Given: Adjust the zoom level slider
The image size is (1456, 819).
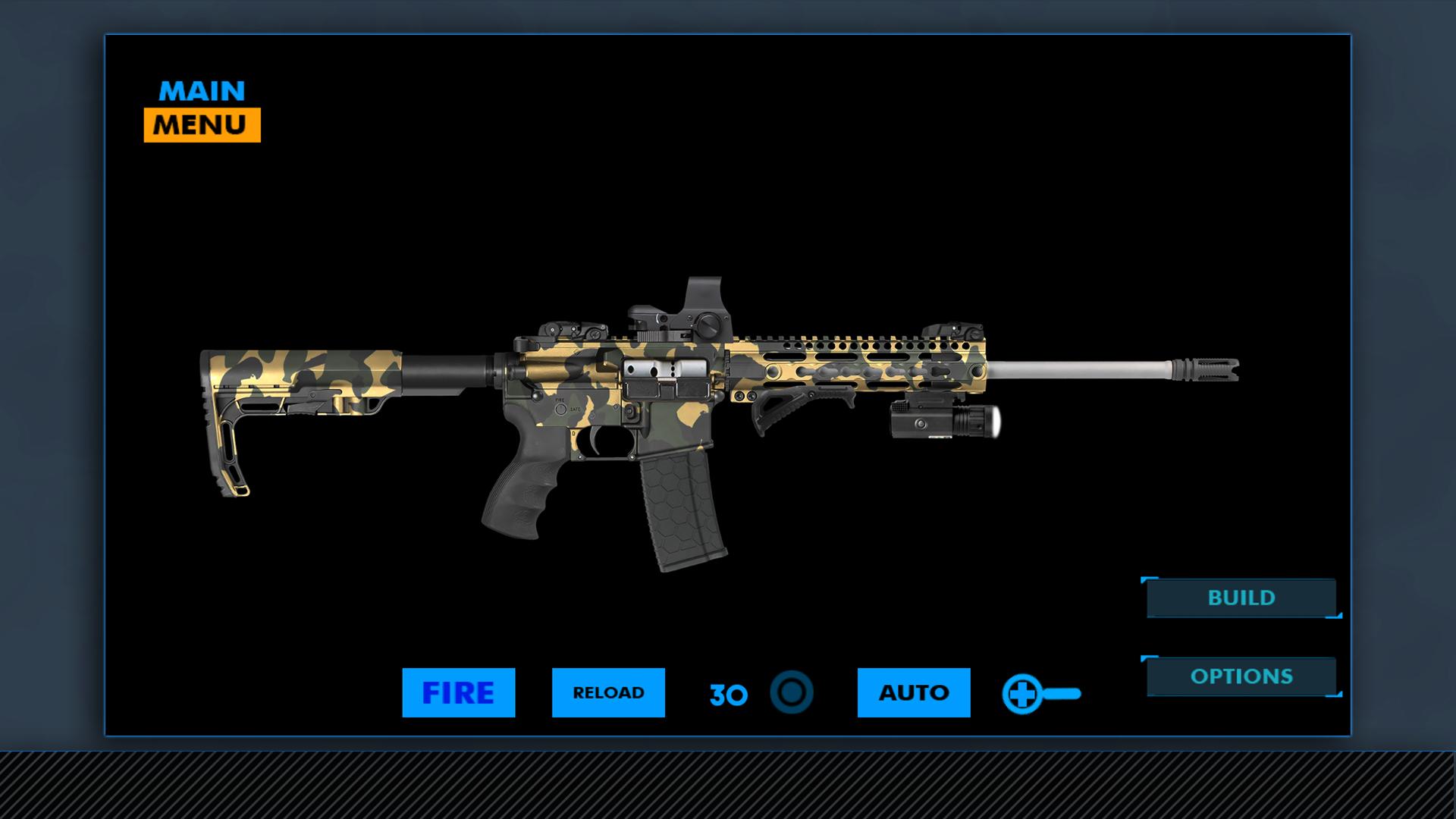Looking at the screenshot, I should click(x=1062, y=692).
